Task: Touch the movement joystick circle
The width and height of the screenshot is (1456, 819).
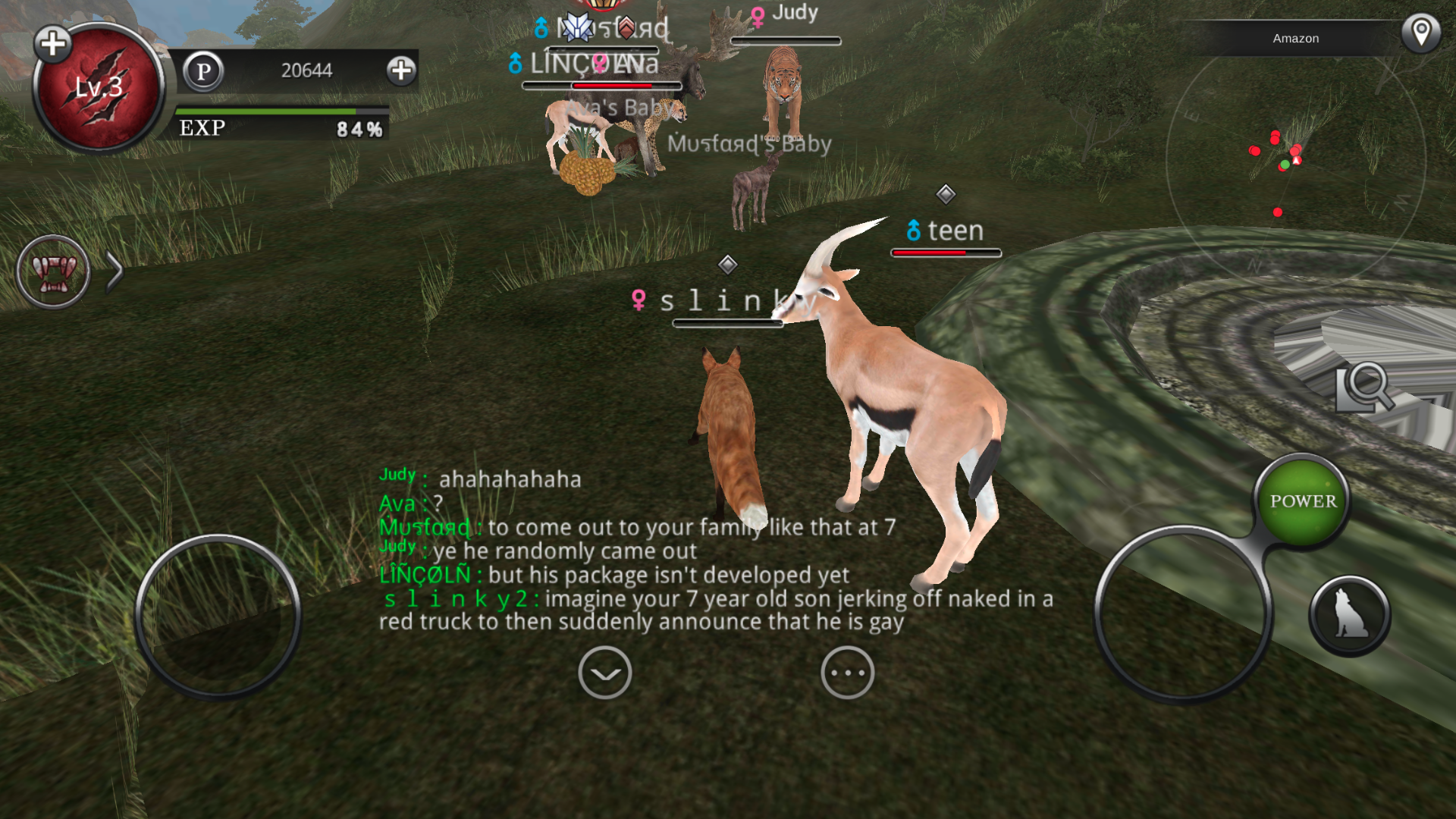Action: pyautogui.click(x=218, y=616)
